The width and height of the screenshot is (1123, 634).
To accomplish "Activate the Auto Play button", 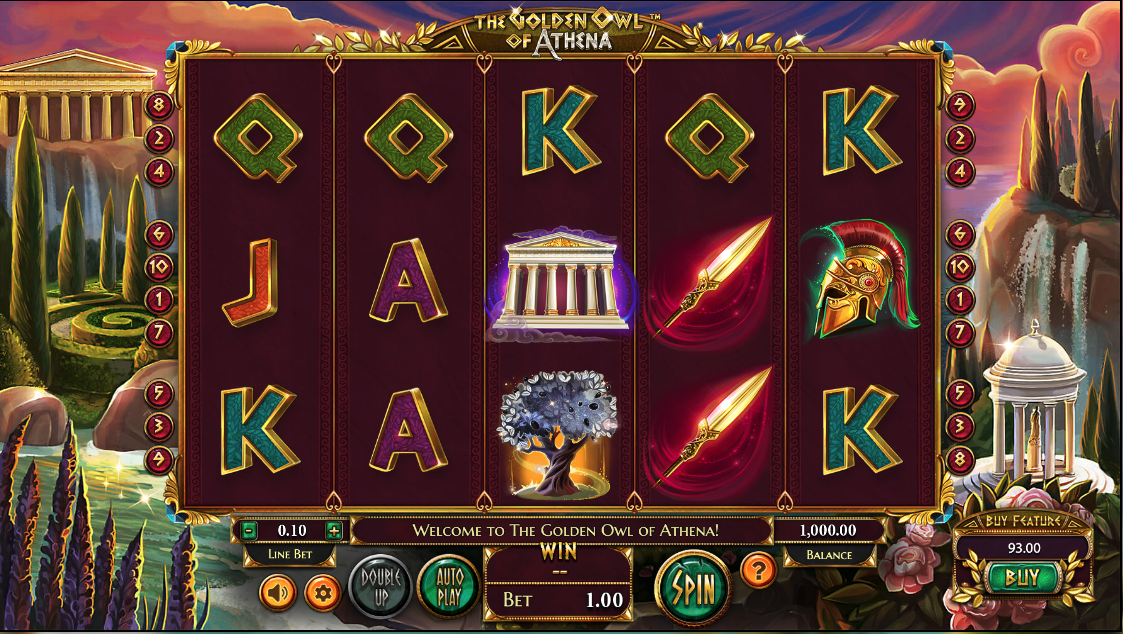I will [x=448, y=587].
